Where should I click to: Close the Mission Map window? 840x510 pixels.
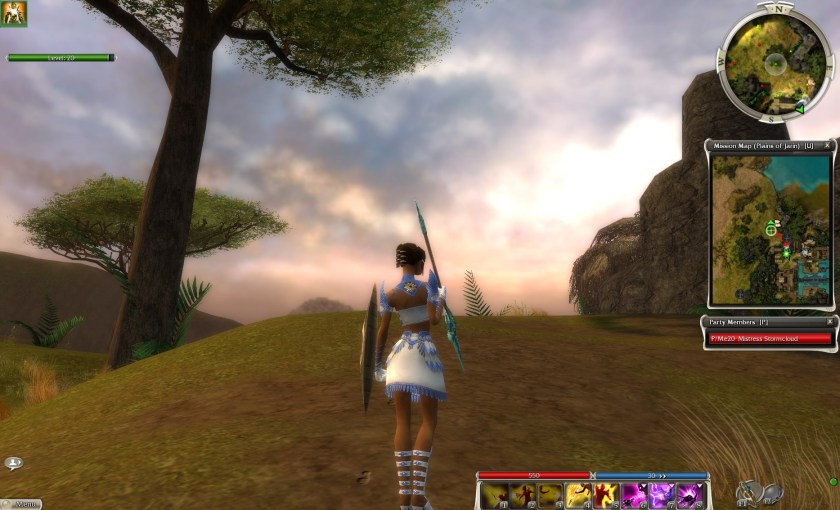coord(828,146)
